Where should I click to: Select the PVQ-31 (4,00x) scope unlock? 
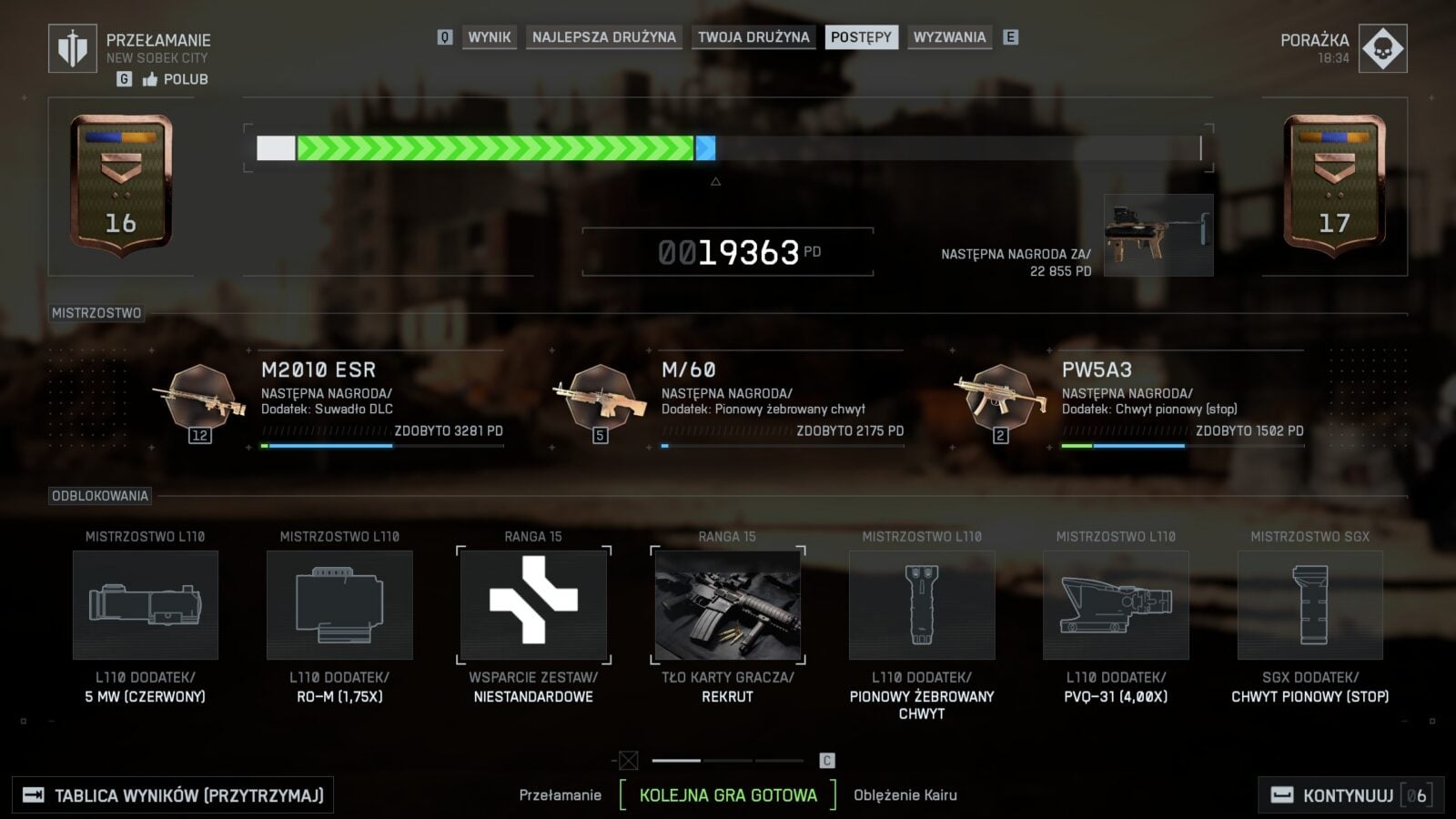pos(1116,605)
